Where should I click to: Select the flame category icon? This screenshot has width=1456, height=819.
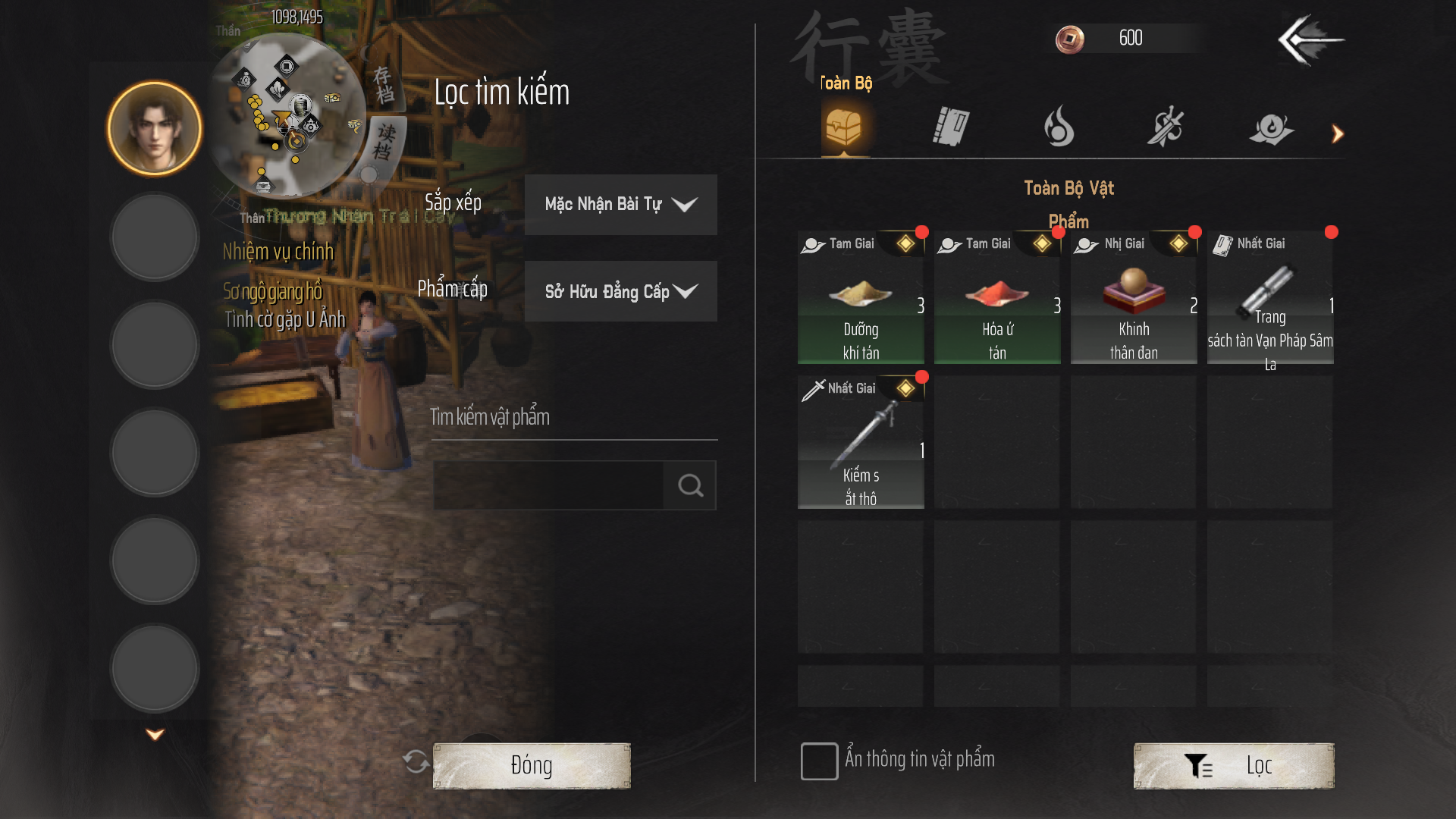click(x=1057, y=127)
